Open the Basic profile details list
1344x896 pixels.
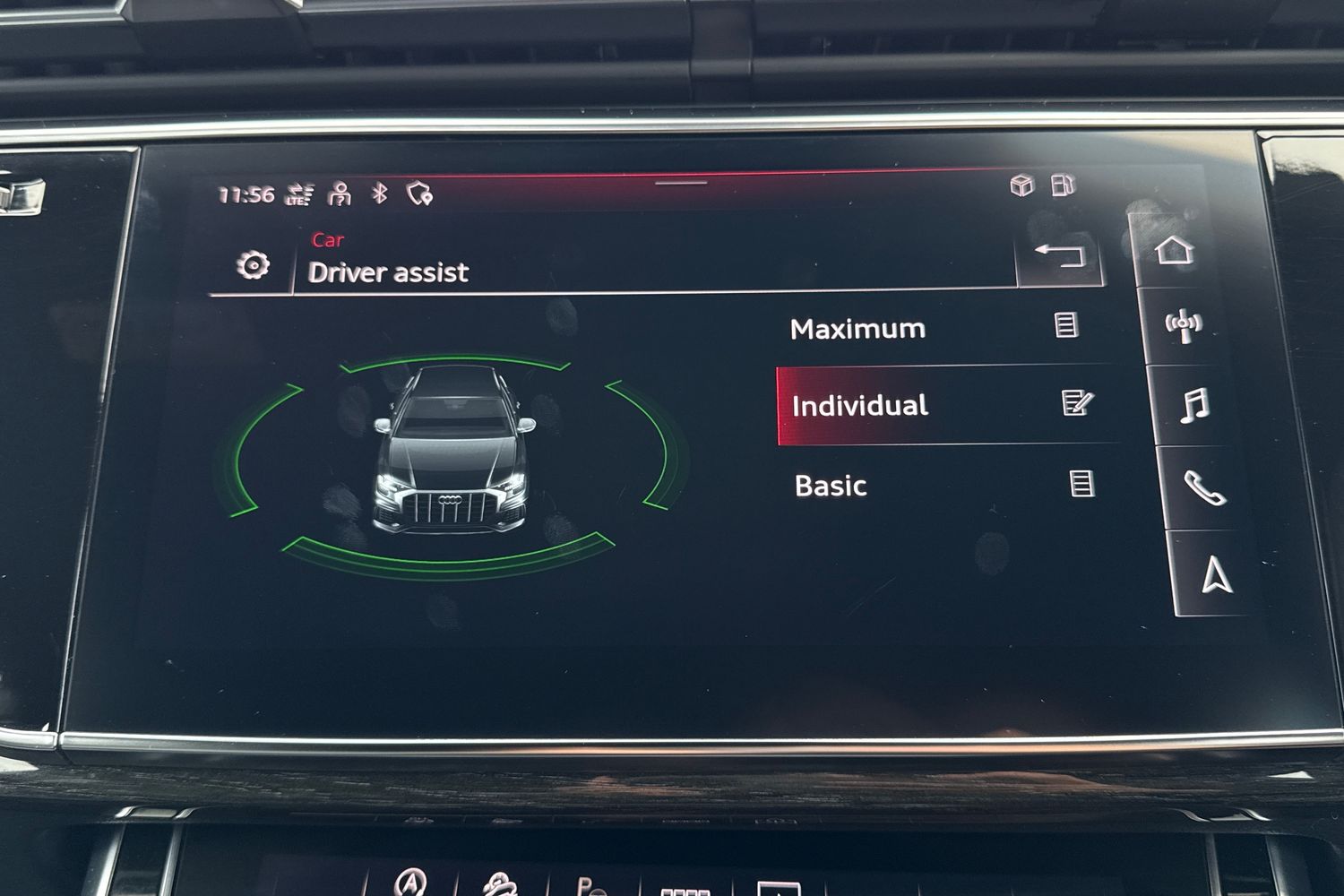[1082, 484]
